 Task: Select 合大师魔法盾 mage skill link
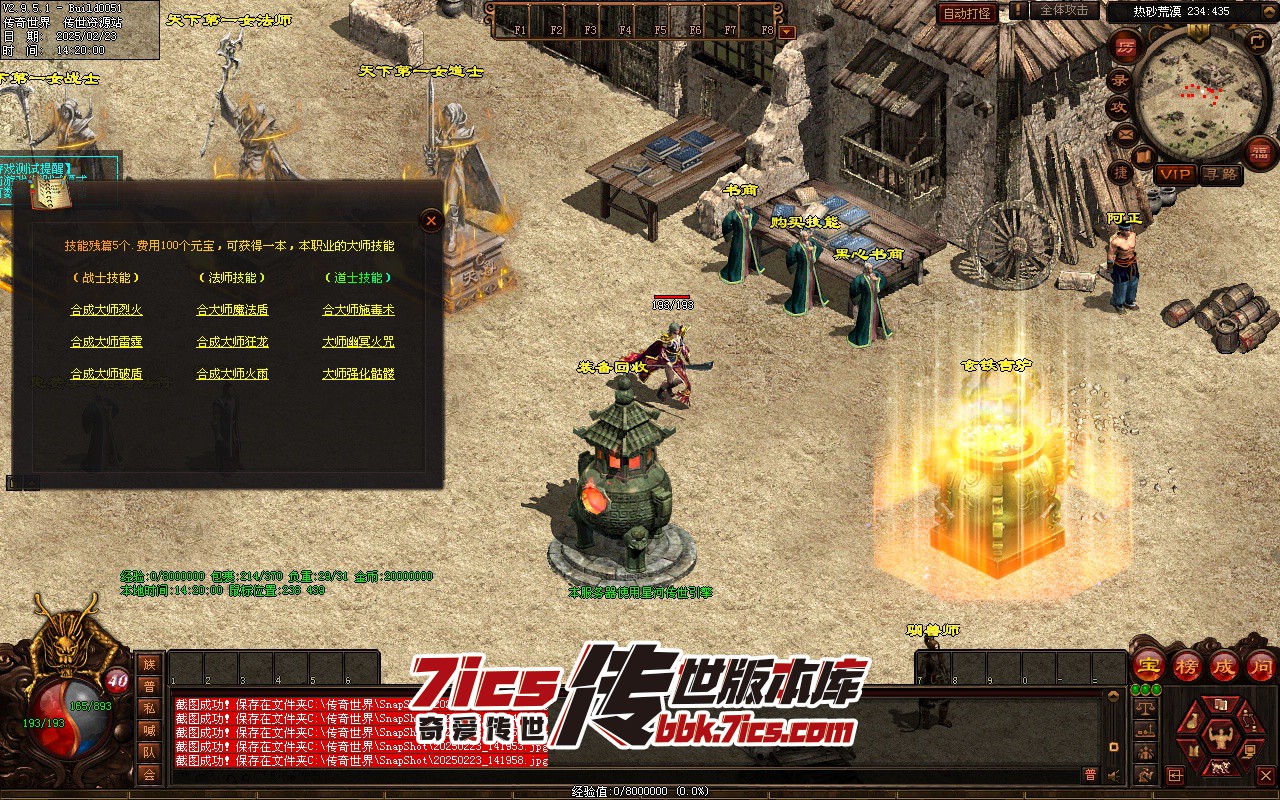tap(232, 310)
